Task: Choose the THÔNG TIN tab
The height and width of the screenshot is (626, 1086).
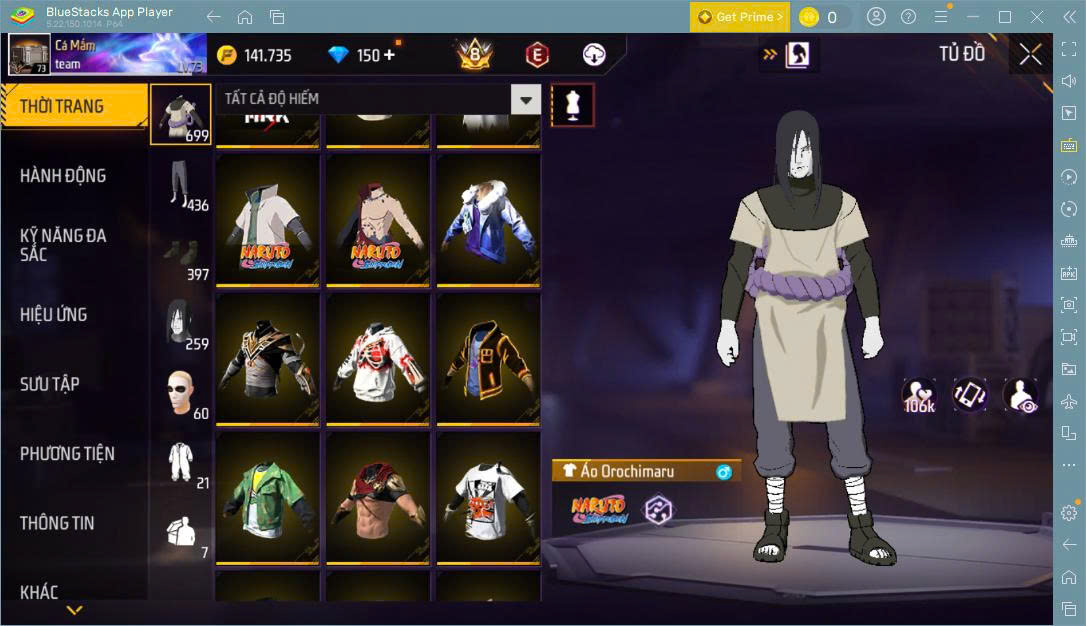Action: [x=57, y=523]
